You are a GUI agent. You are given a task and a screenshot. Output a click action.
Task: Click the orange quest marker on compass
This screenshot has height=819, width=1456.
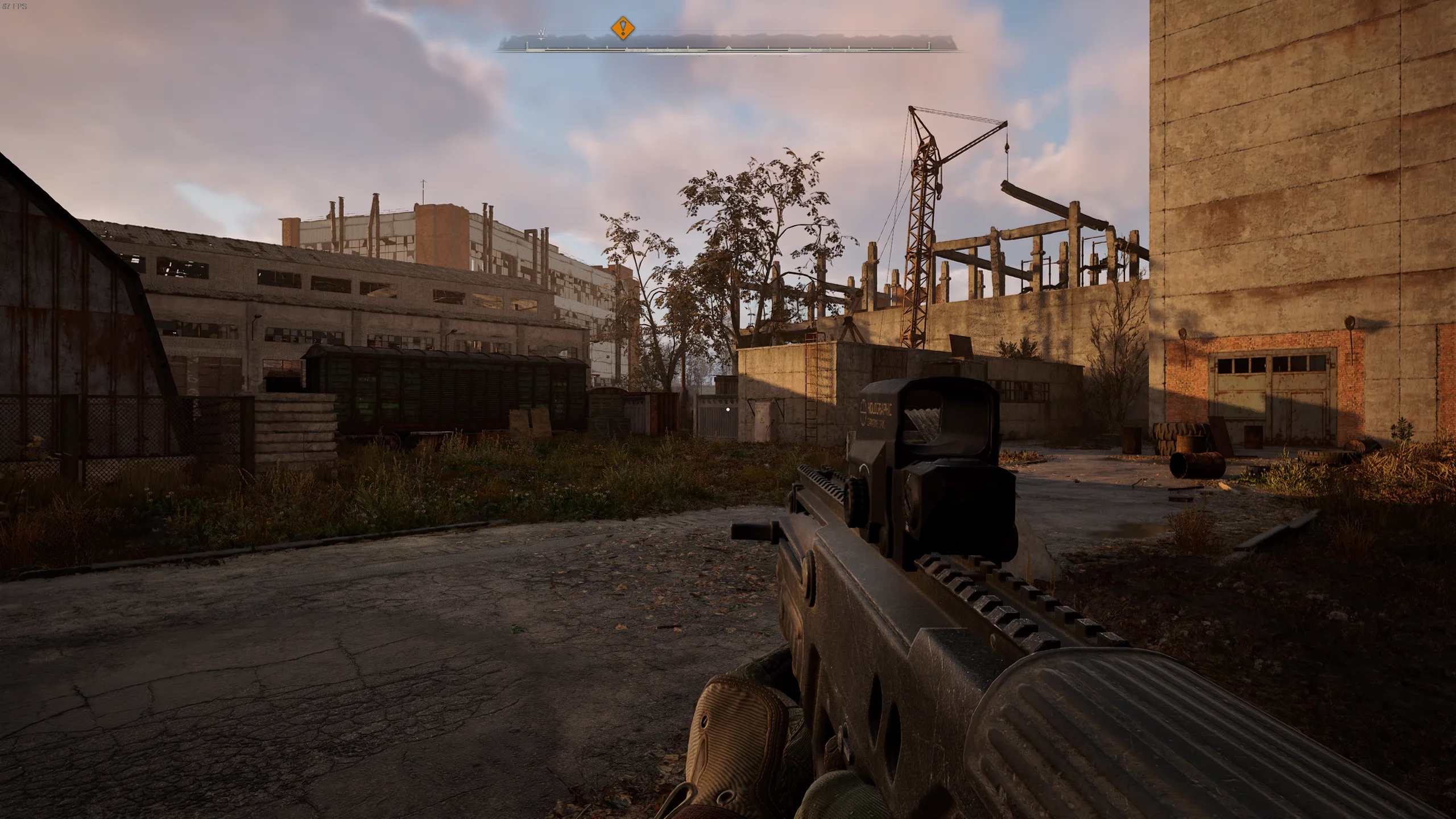click(623, 27)
